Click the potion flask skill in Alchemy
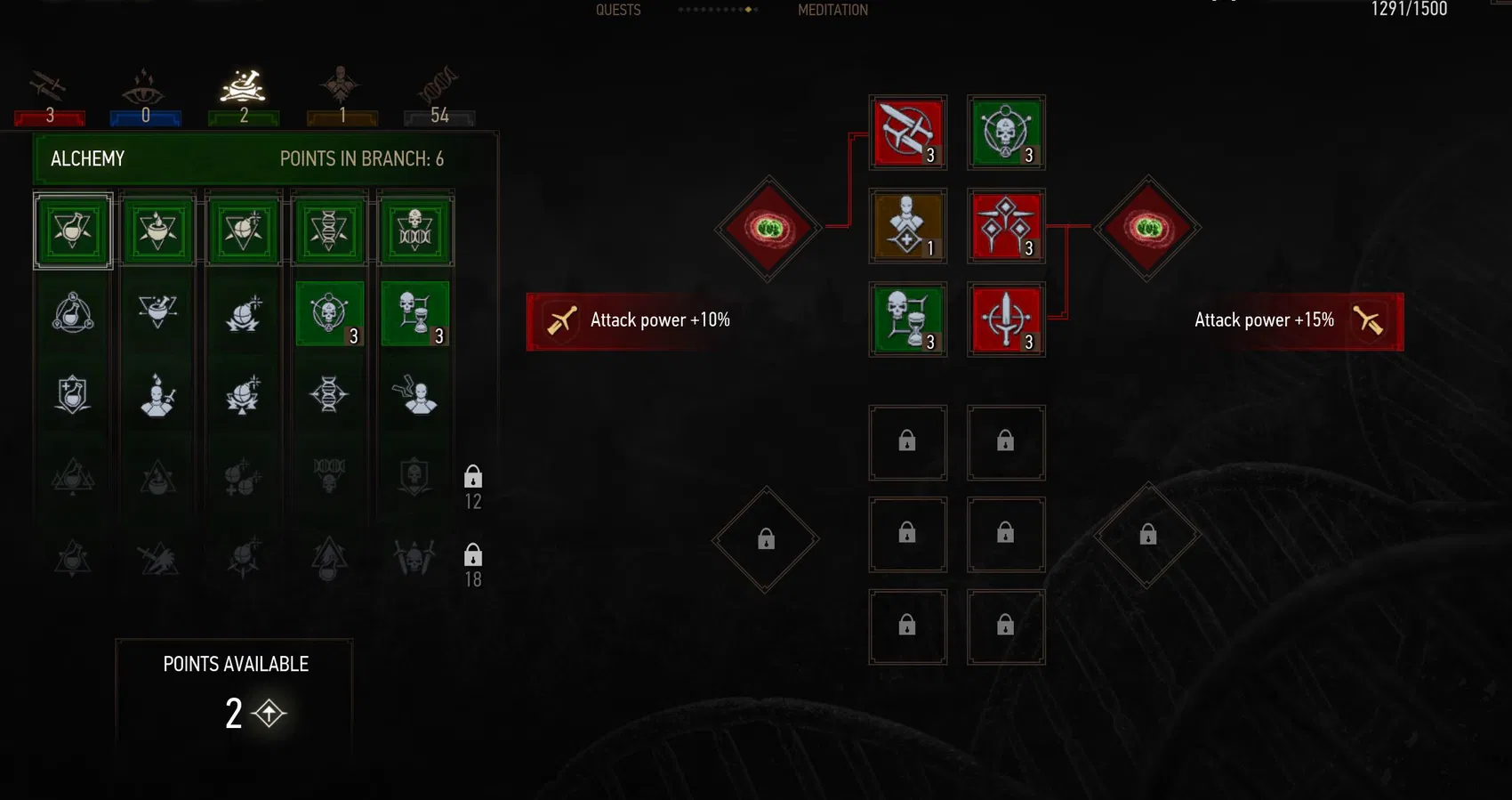 click(71, 230)
